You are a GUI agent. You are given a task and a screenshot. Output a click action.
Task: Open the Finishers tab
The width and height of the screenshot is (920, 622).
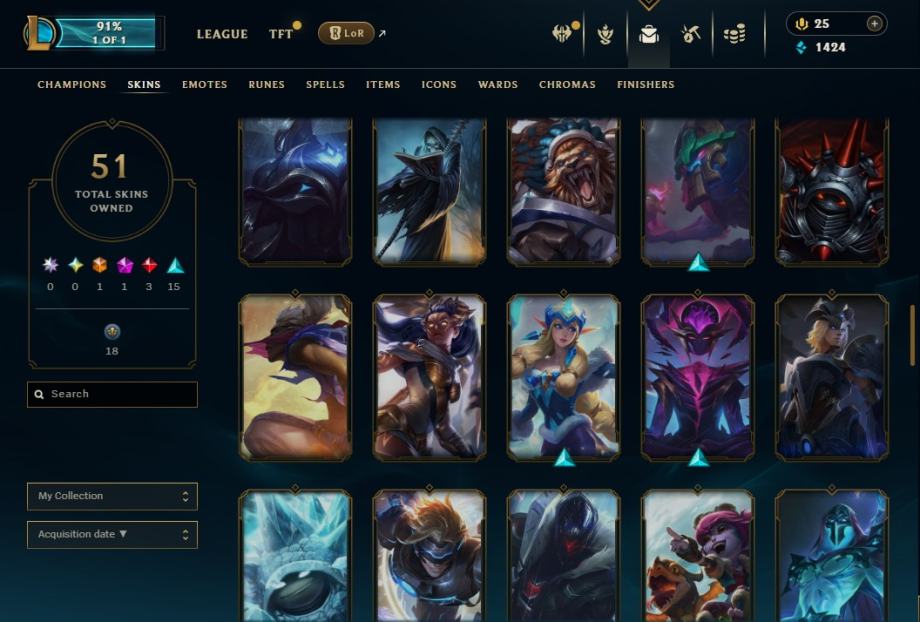click(646, 85)
